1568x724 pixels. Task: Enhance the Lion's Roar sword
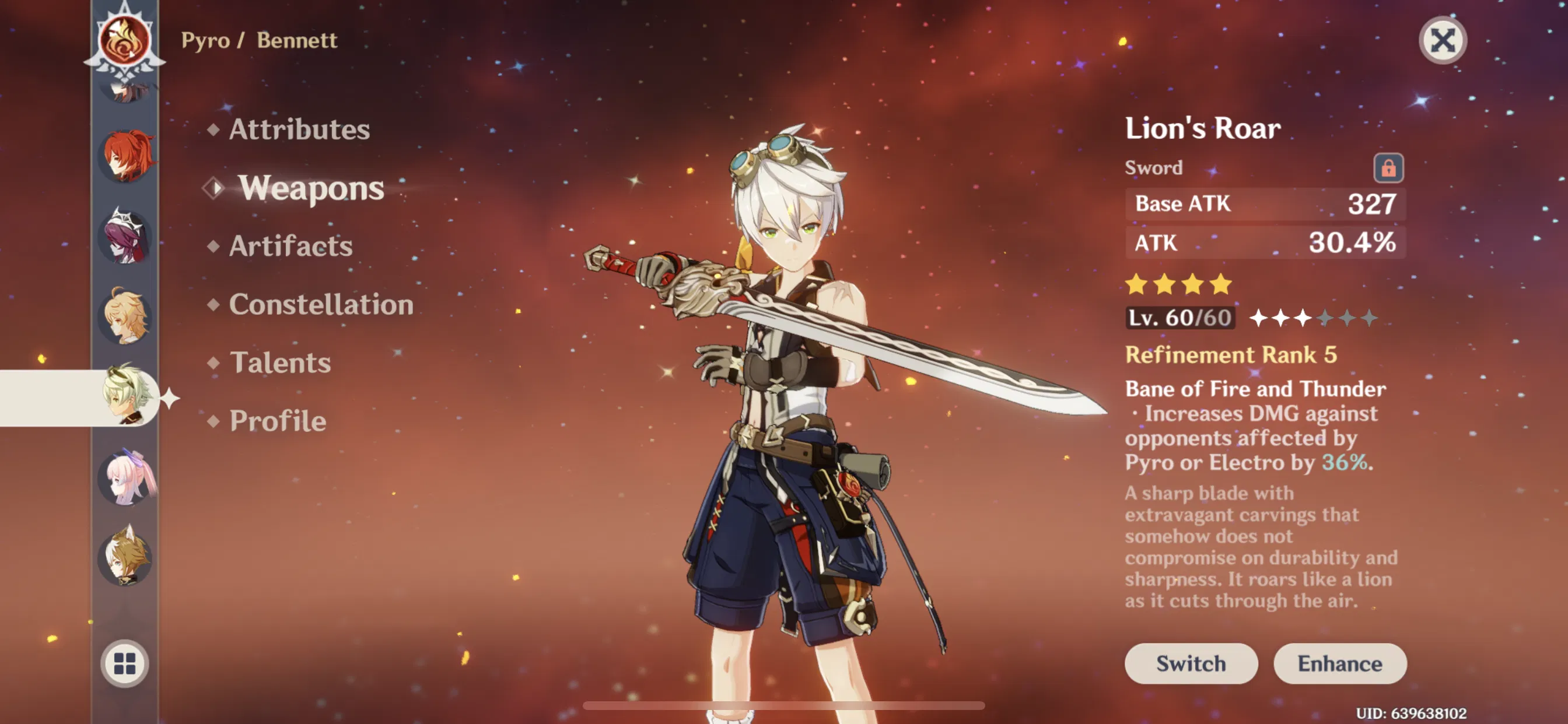[x=1339, y=663]
